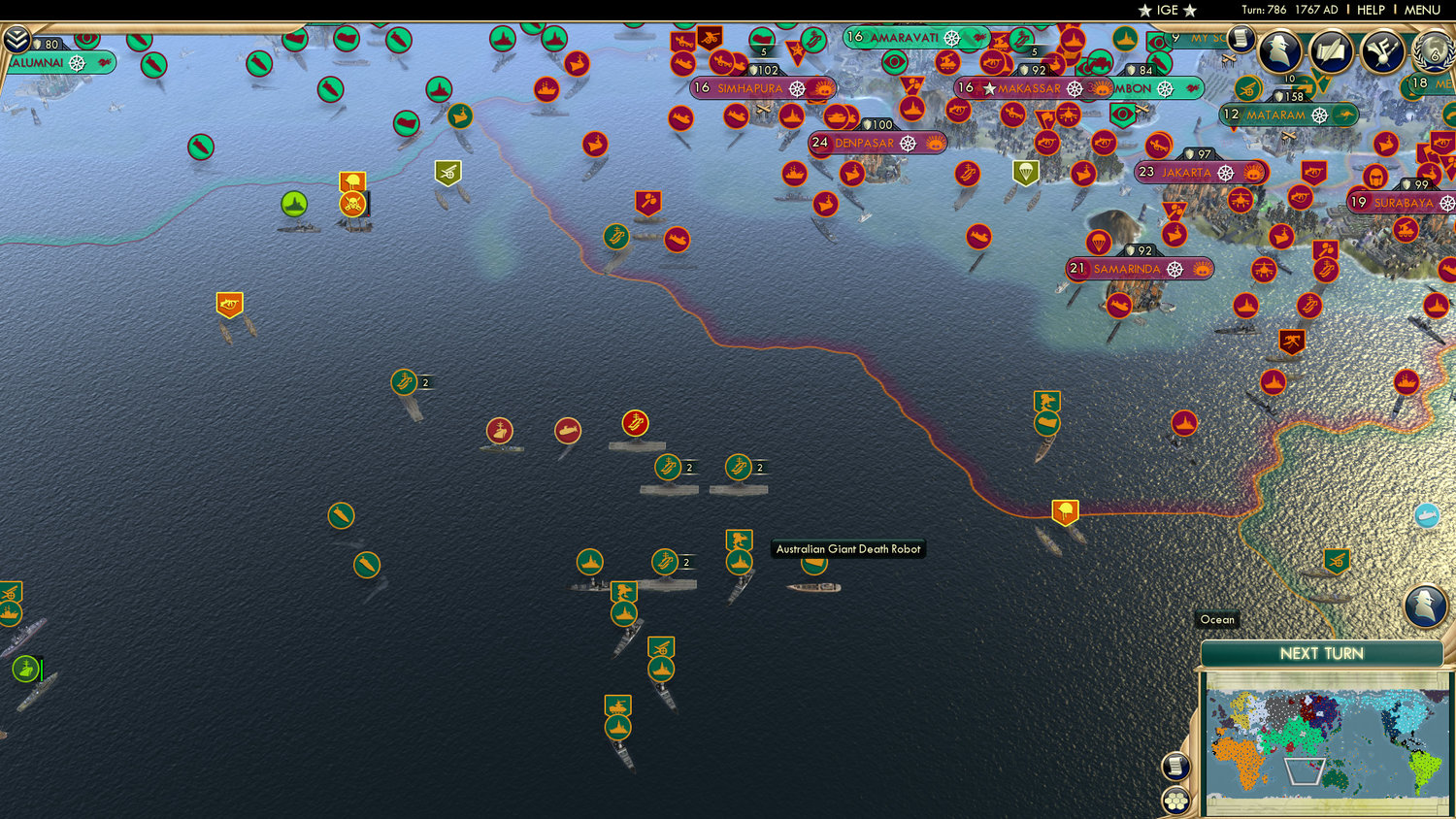Image resolution: width=1456 pixels, height=819 pixels.
Task: Expand the Denpasar city banner sun icon
Action: pyautogui.click(x=936, y=143)
